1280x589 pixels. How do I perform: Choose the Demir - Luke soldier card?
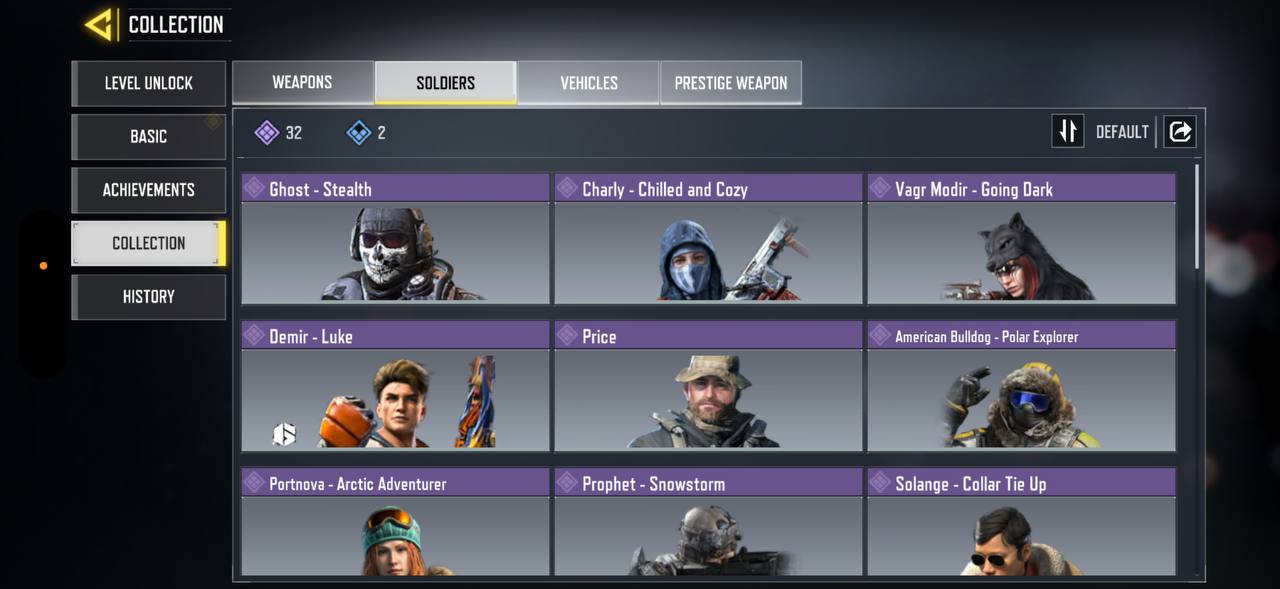(x=395, y=387)
